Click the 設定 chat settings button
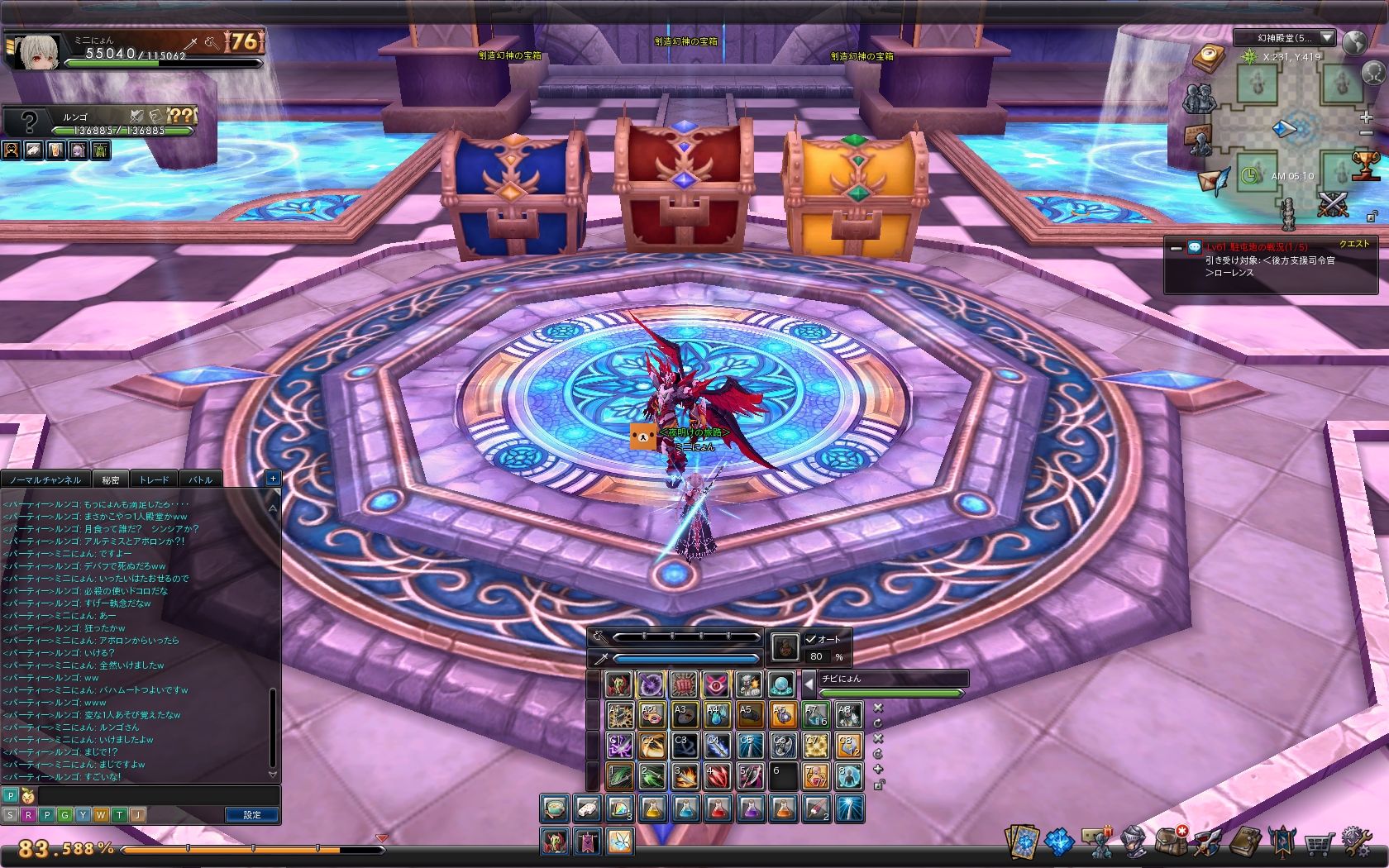The width and height of the screenshot is (1389, 868). pos(252,815)
